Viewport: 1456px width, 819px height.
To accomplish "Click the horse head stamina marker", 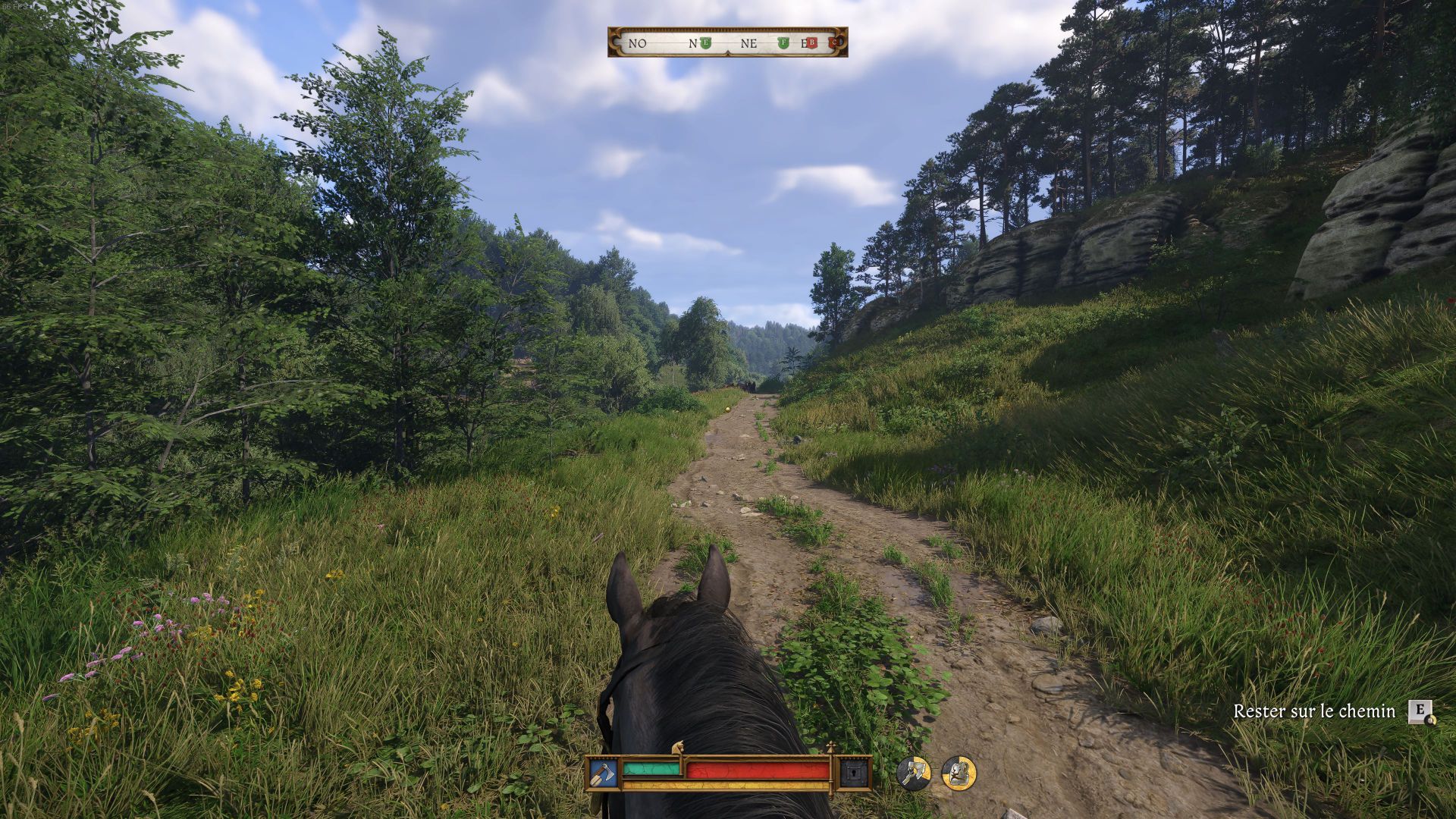I will click(679, 748).
